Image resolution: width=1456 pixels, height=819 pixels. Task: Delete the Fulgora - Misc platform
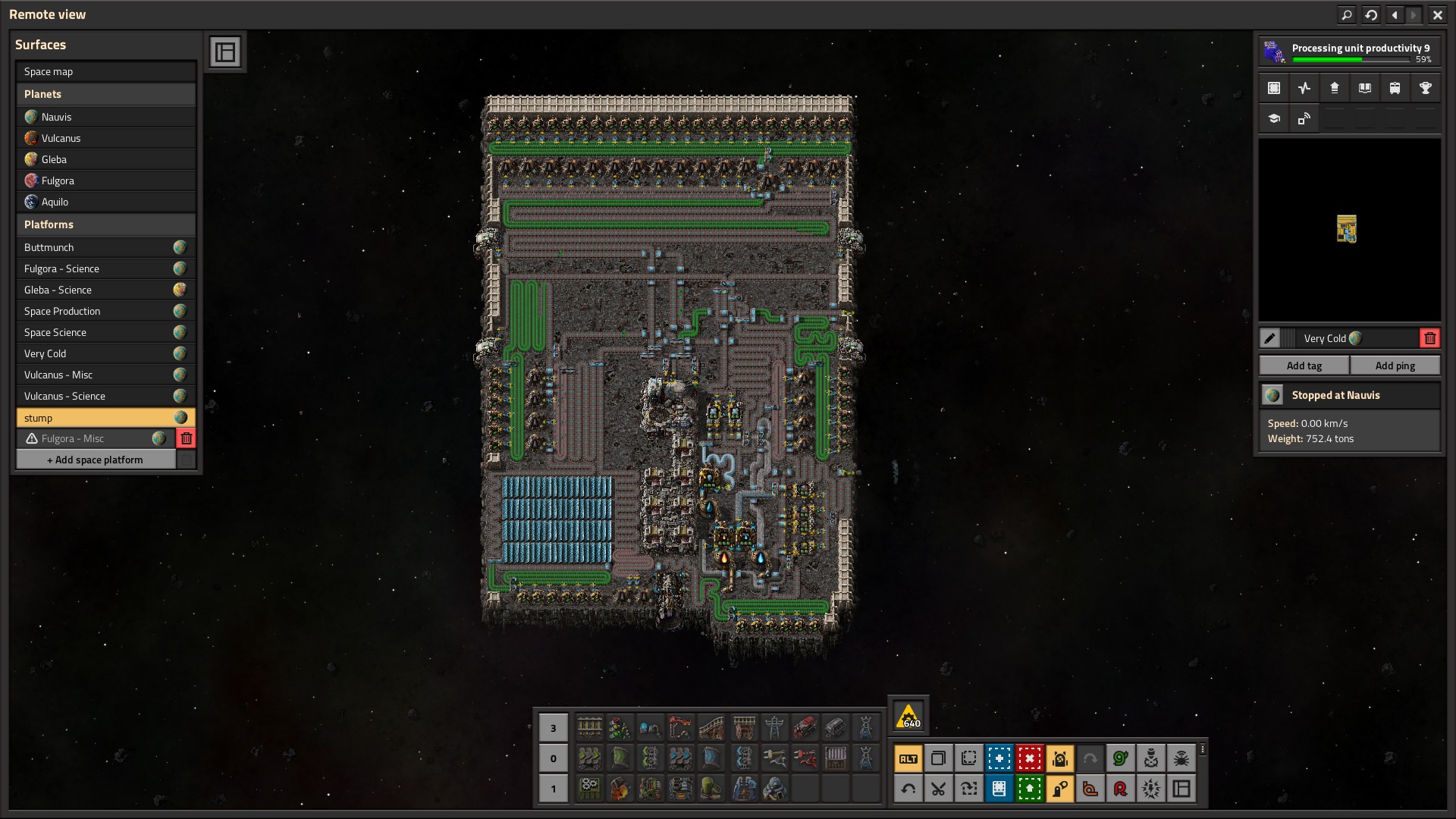tap(186, 438)
